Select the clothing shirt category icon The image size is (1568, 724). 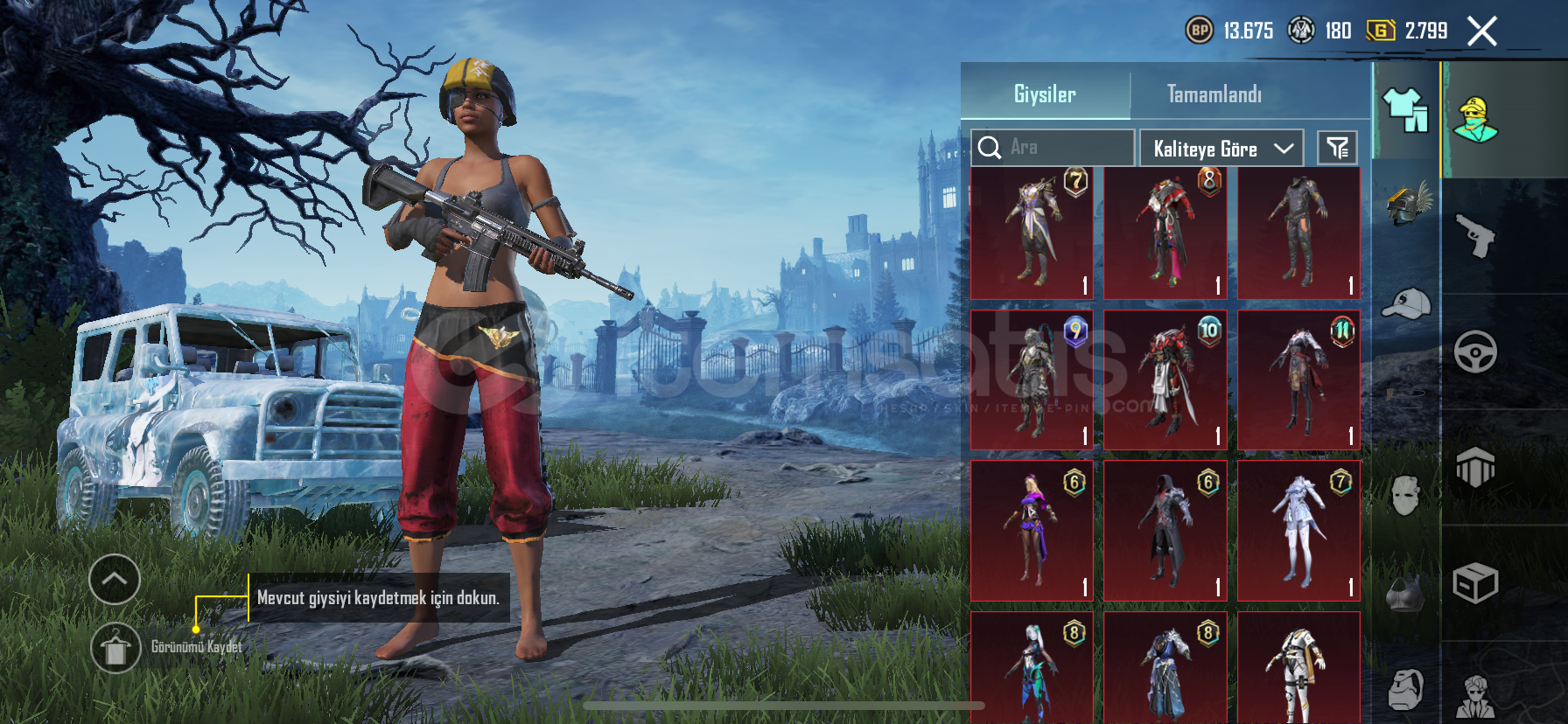click(1405, 111)
